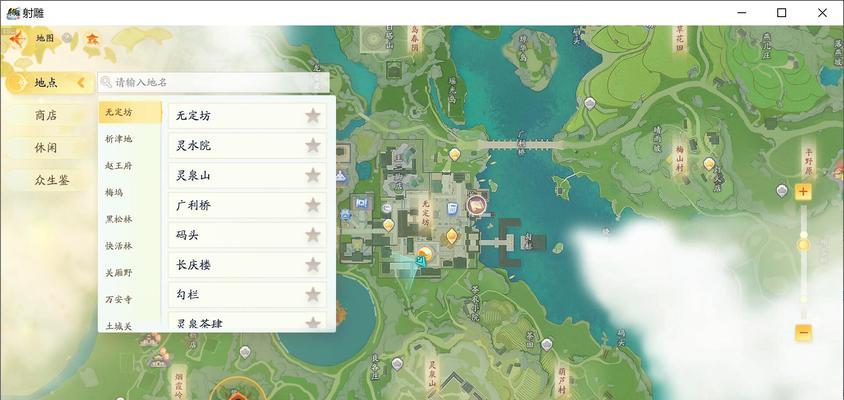Zoom out the map with minus button
This screenshot has width=844, height=400.
[x=803, y=332]
